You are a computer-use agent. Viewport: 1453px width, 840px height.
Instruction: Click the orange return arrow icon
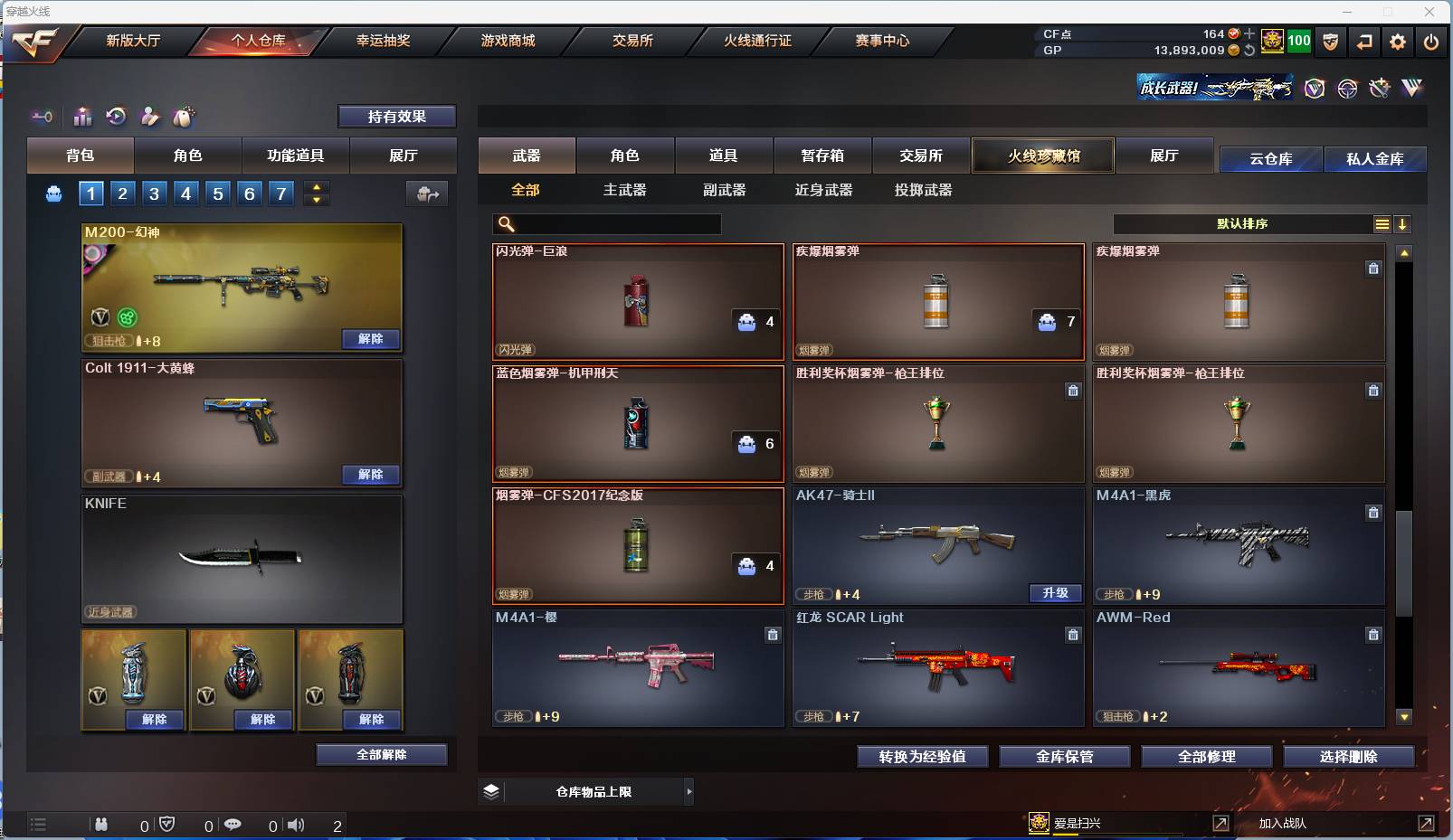pyautogui.click(x=1364, y=42)
